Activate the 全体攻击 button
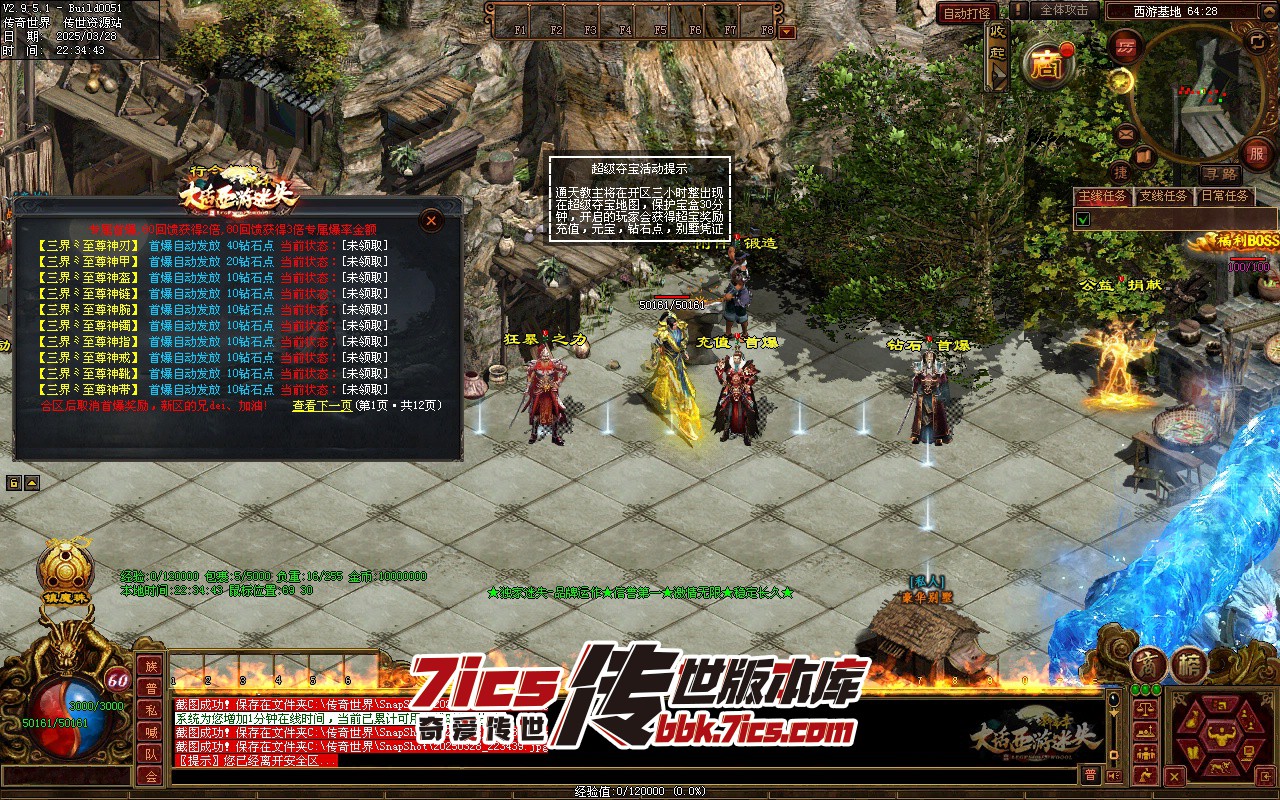This screenshot has width=1280, height=800. click(1063, 10)
